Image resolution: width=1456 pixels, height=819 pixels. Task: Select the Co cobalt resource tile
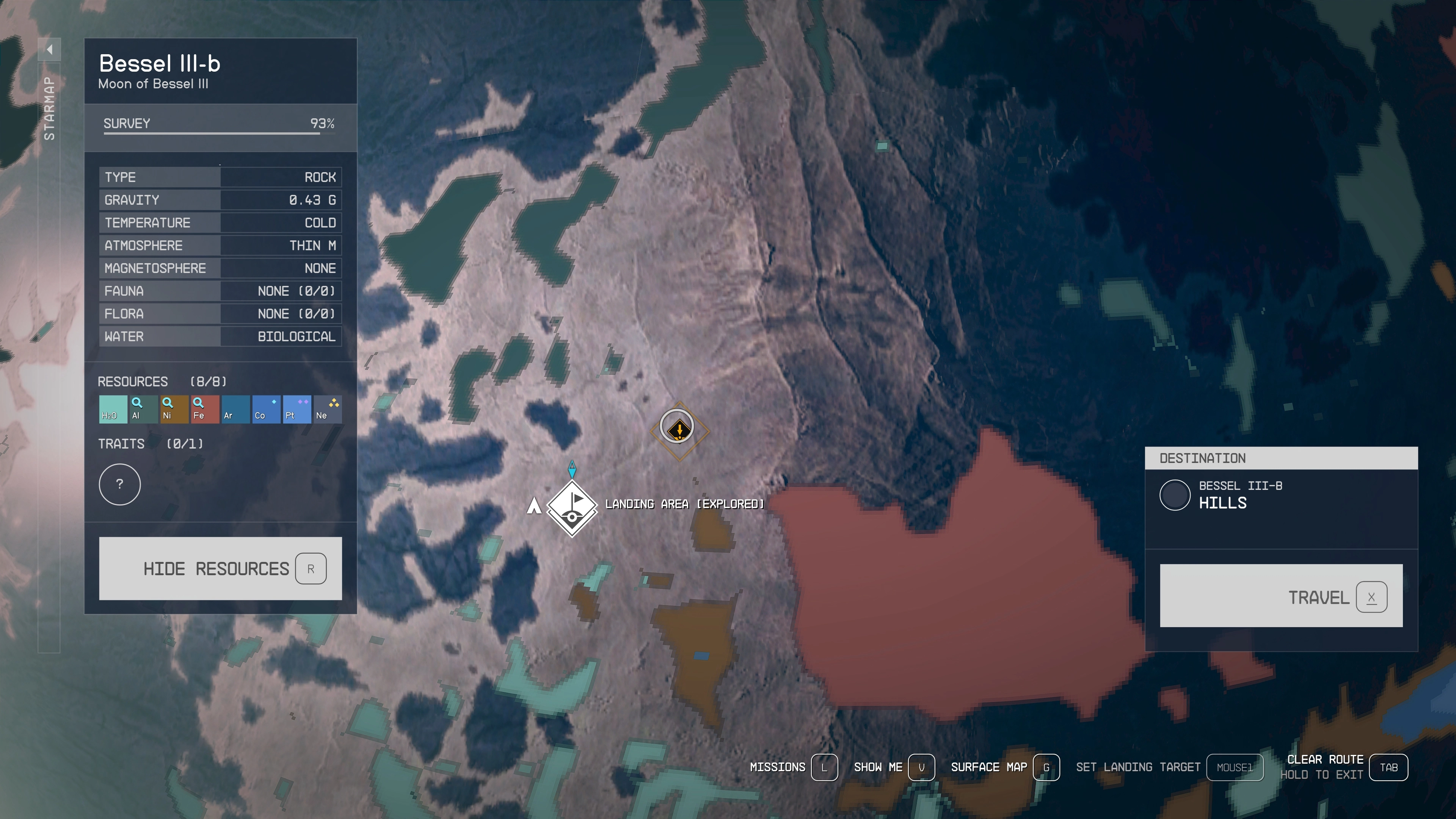266,409
